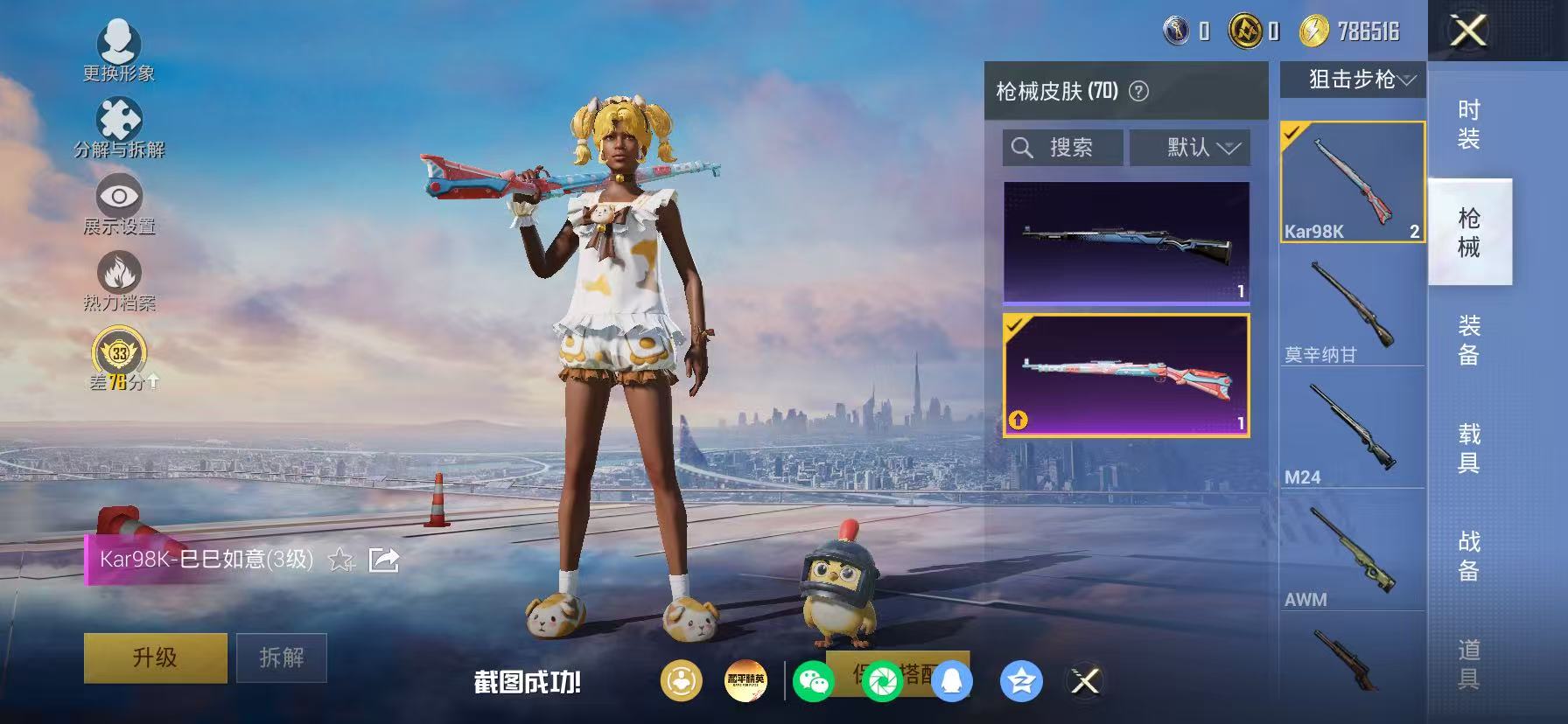
Task: Click the 拆解 dismantle button
Action: coord(282,657)
